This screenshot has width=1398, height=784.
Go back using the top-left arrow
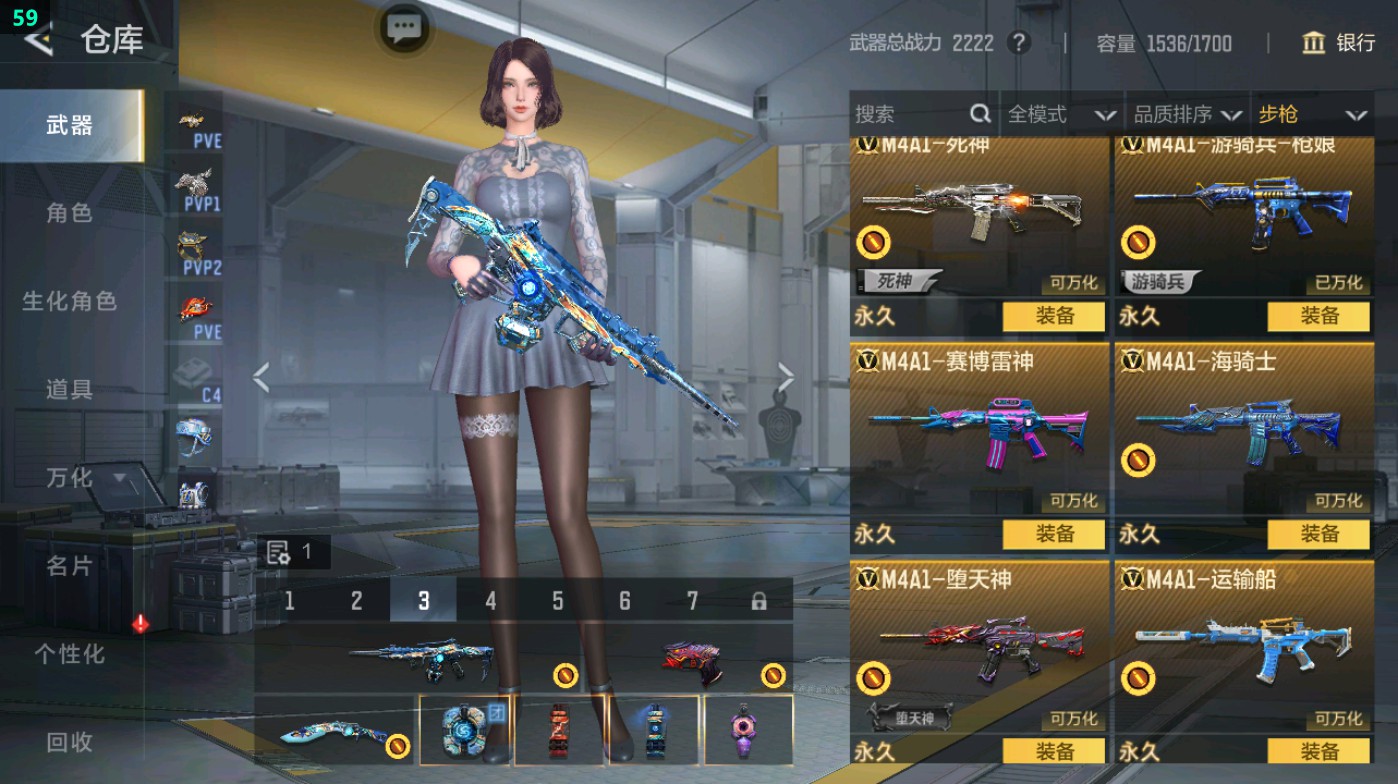[38, 40]
